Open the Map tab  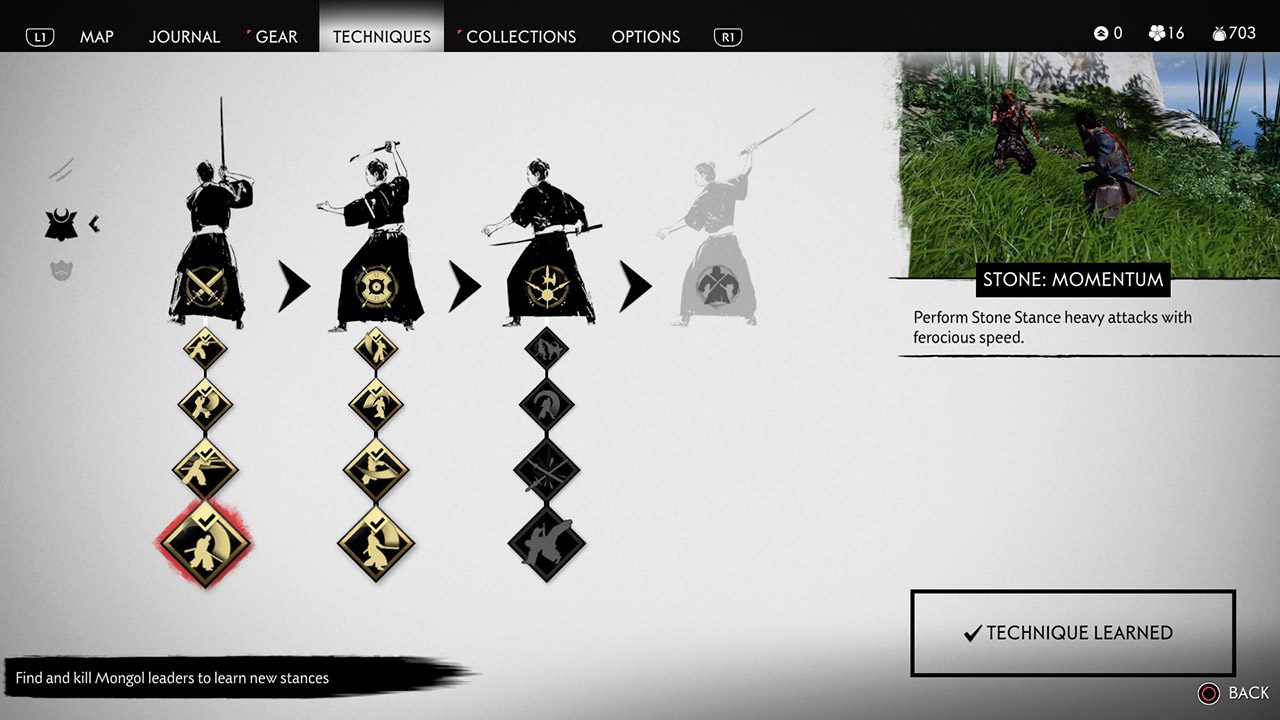(x=96, y=37)
